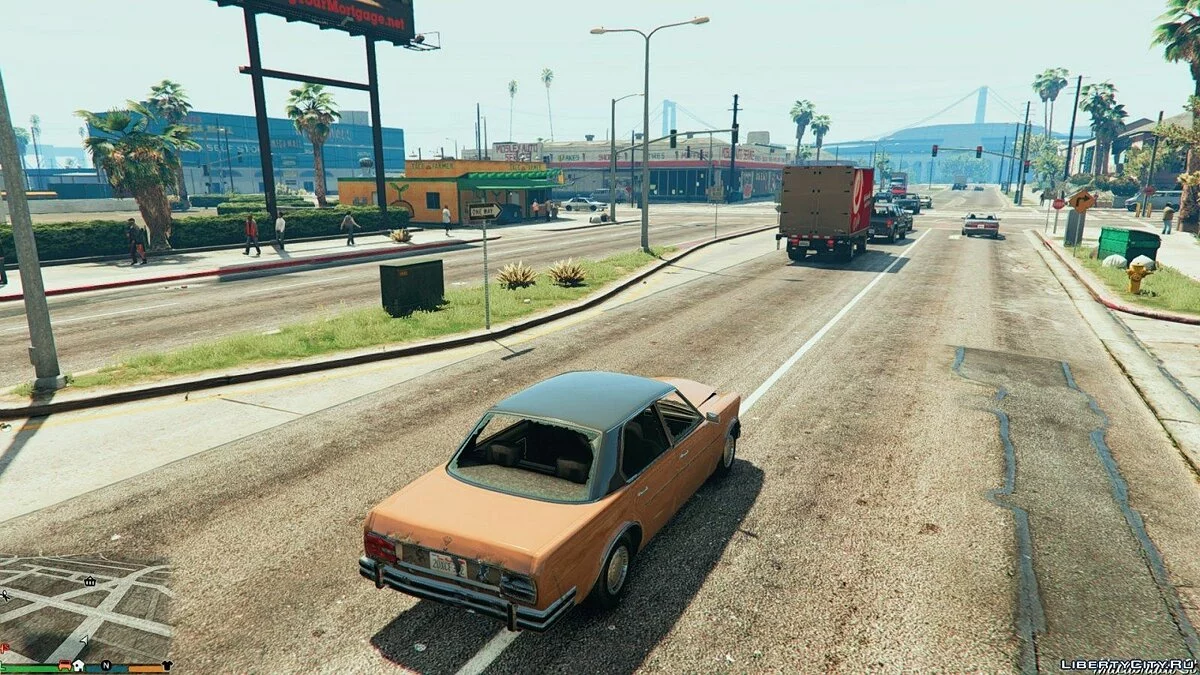Select the red car blip on minimap
Screen dimensions: 1200x675
coord(65,665)
